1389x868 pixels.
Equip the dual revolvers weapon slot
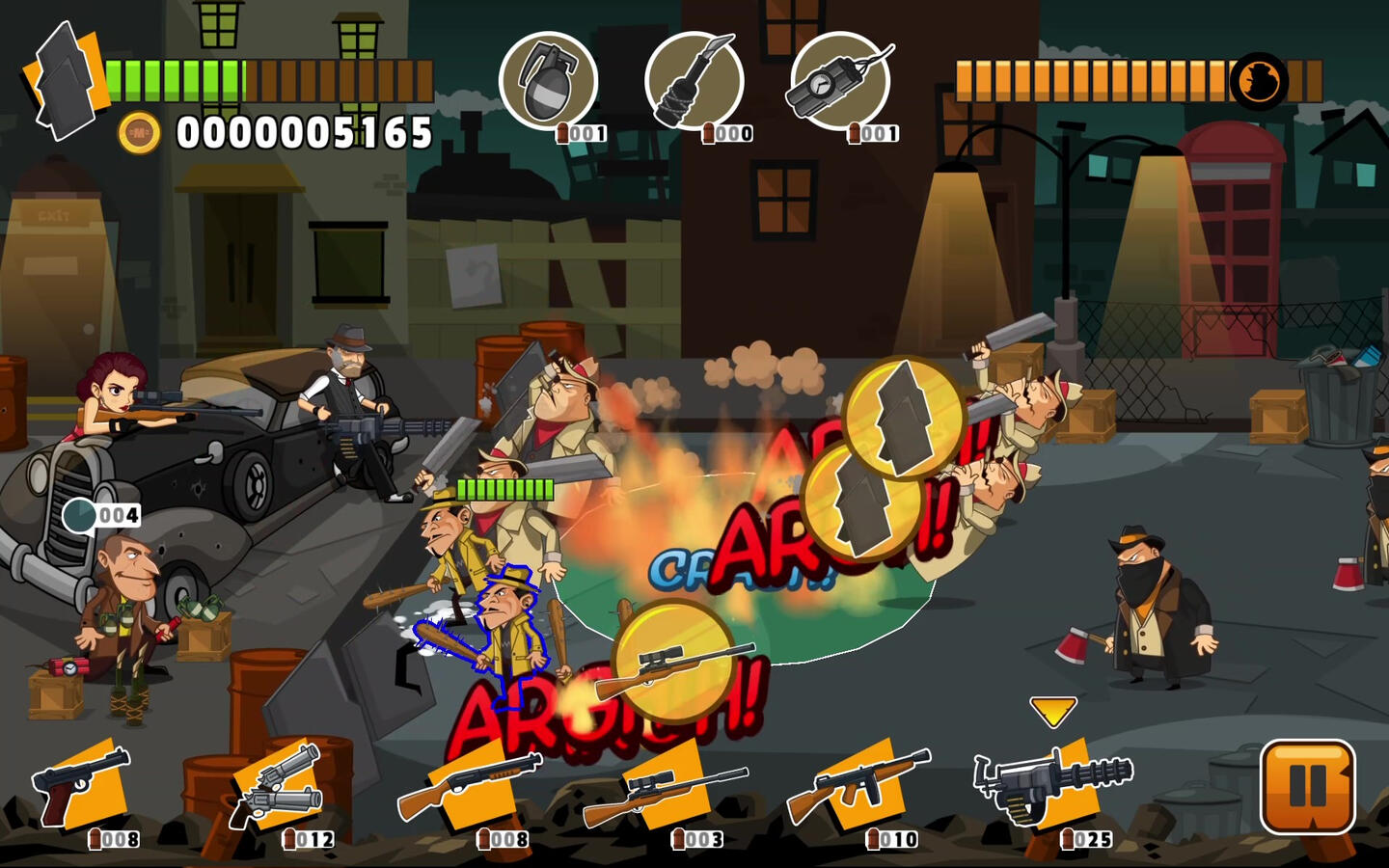pyautogui.click(x=278, y=786)
